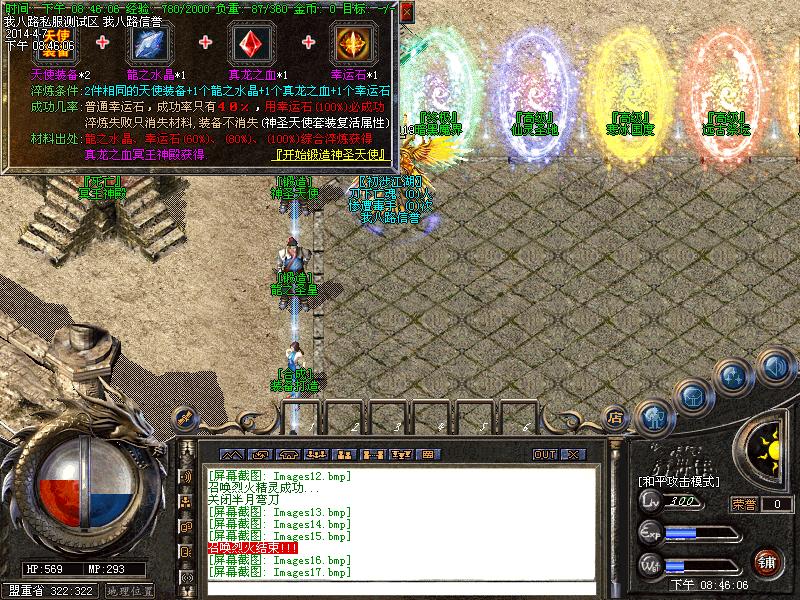
Task: Show map via 地理位置 button
Action: coord(129,591)
